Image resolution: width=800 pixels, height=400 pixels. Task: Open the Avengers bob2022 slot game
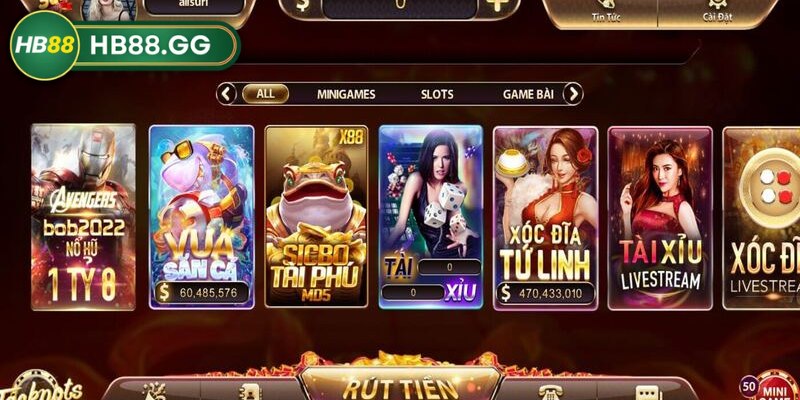(83, 215)
